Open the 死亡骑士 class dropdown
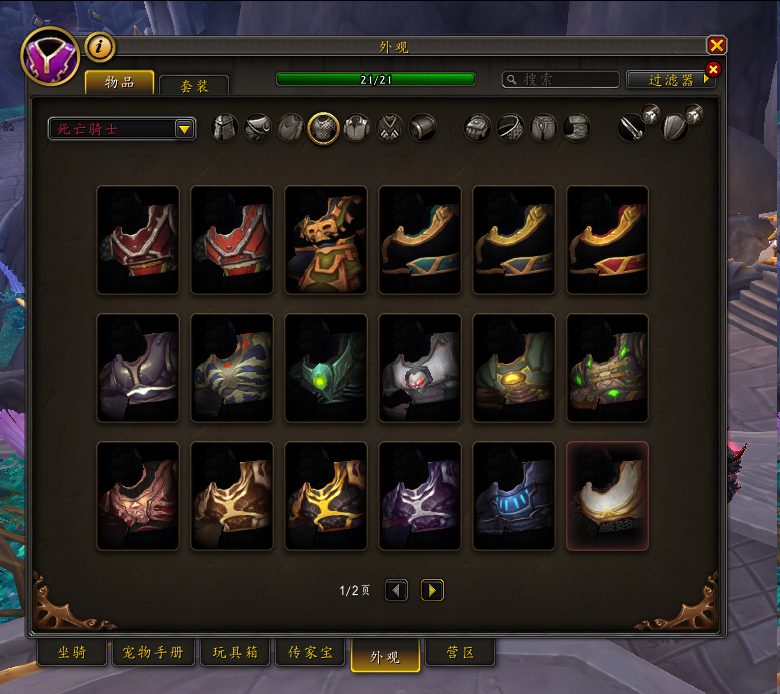Viewport: 780px width, 694px height. (122, 128)
